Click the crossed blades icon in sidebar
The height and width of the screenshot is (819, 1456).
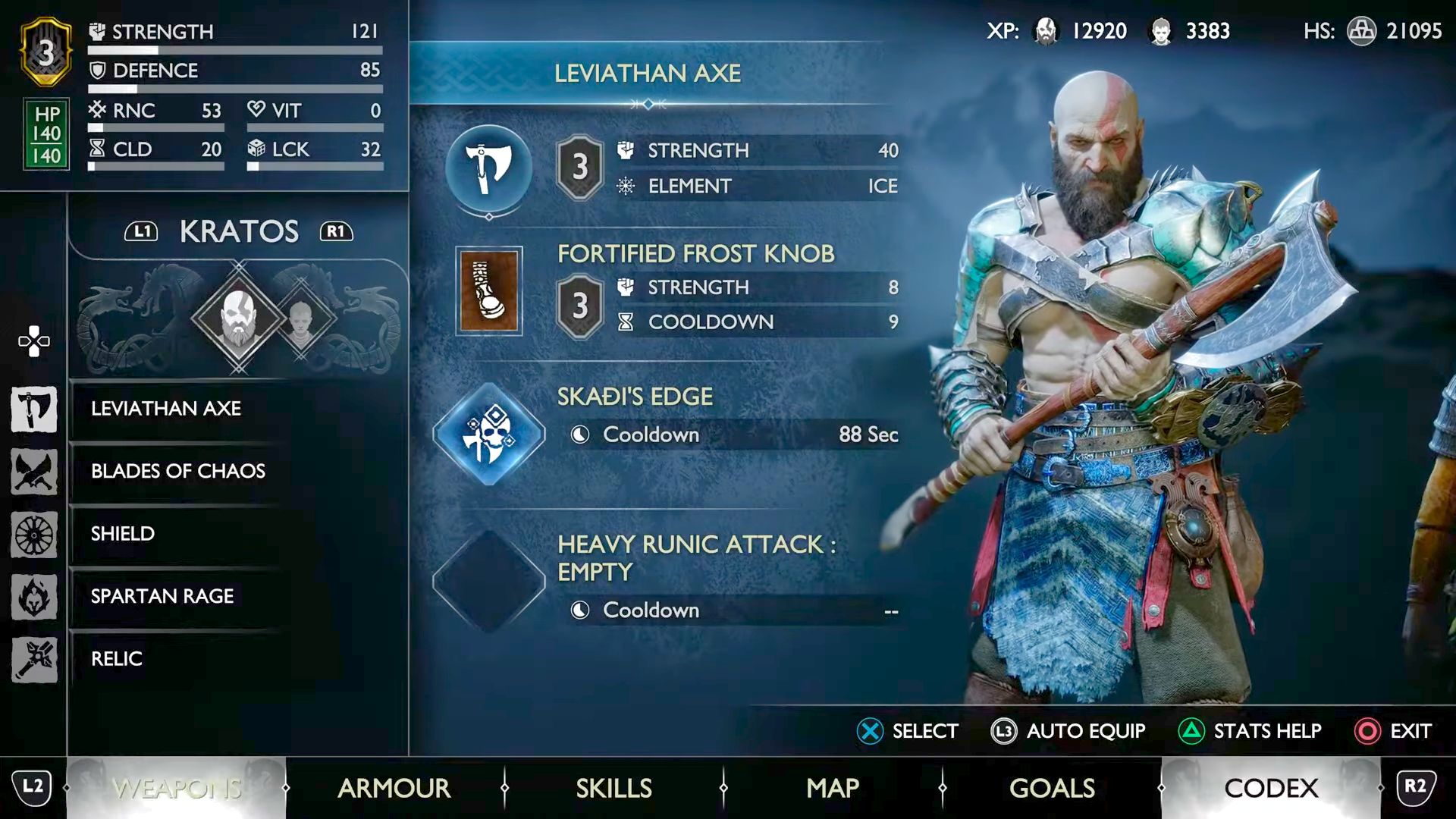[x=34, y=472]
